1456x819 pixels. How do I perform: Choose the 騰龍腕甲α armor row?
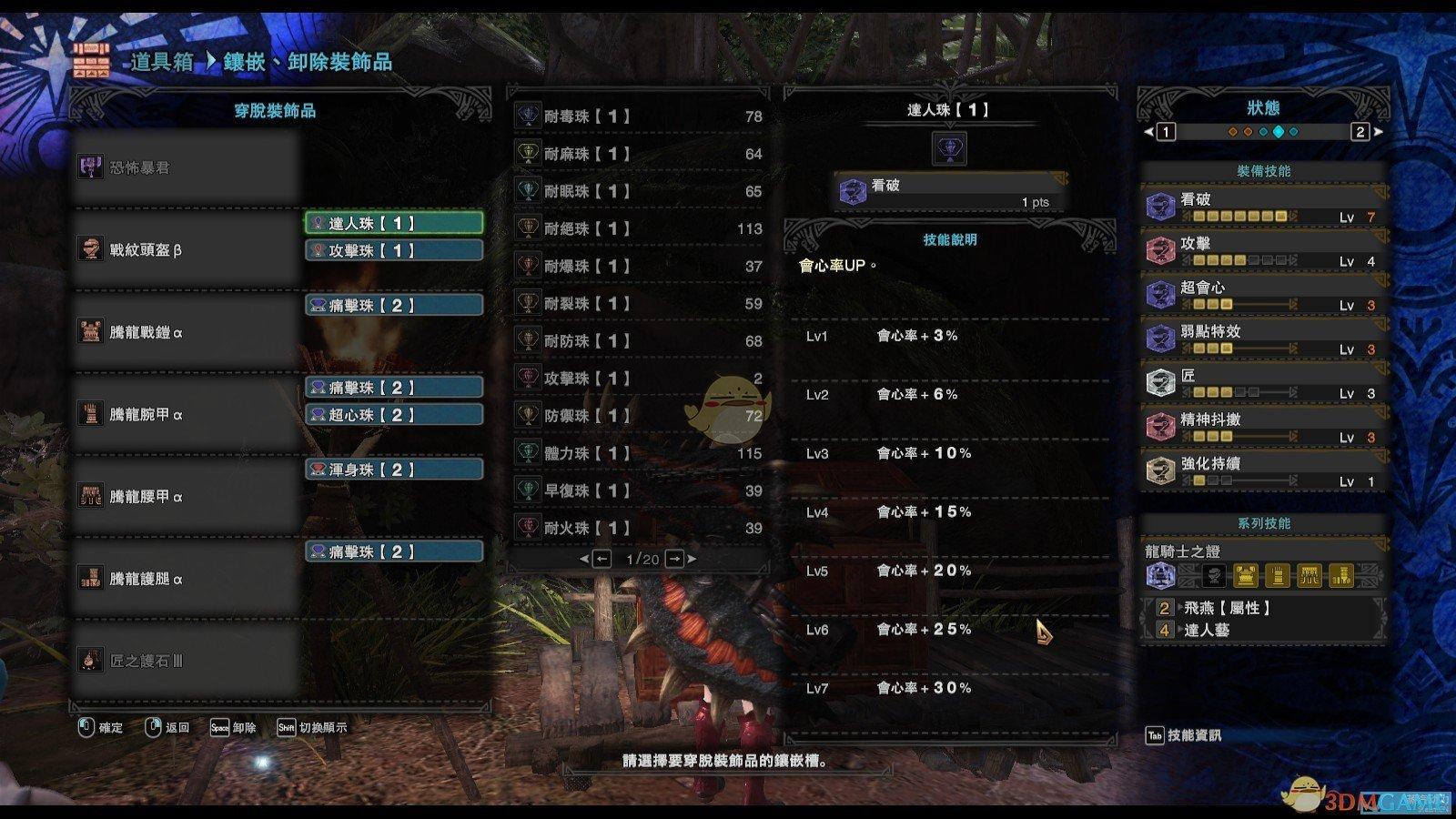pyautogui.click(x=187, y=414)
